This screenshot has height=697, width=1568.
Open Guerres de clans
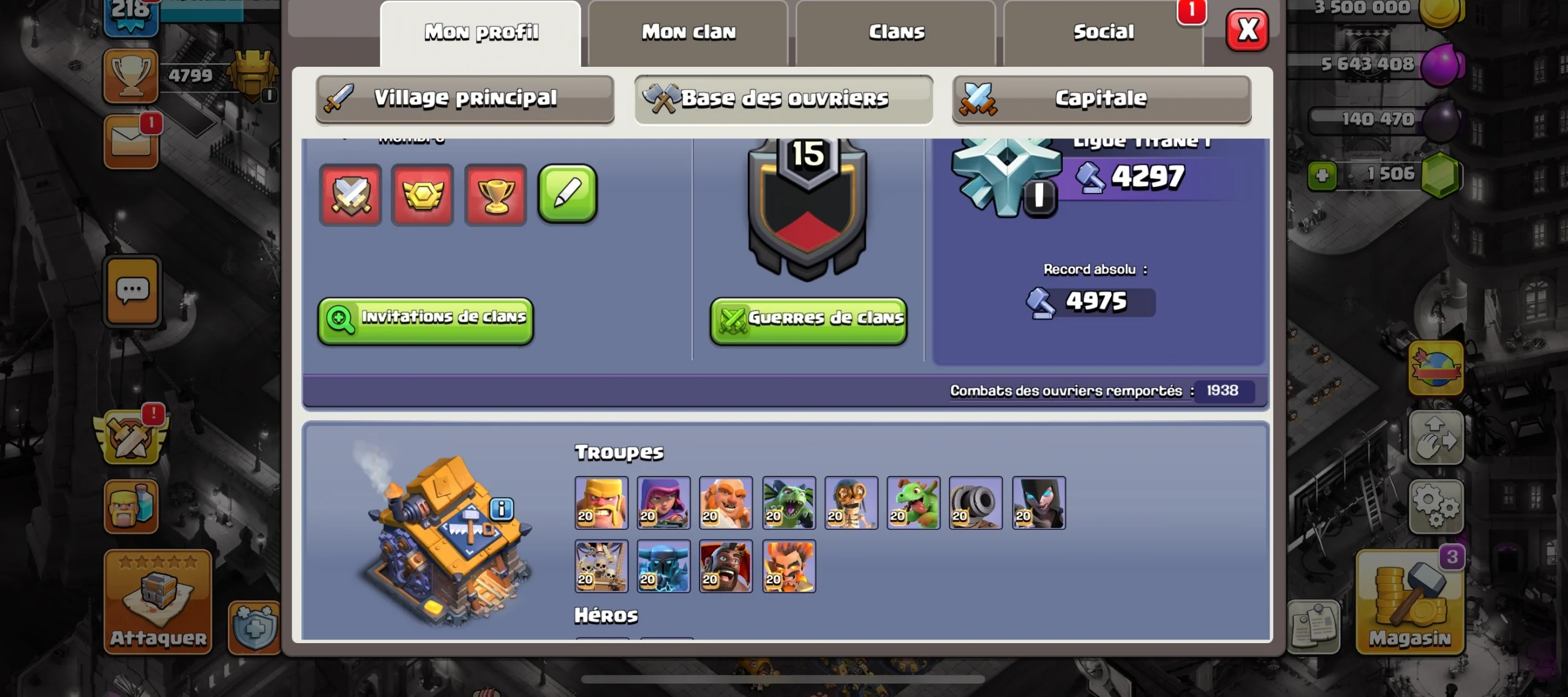[808, 320]
